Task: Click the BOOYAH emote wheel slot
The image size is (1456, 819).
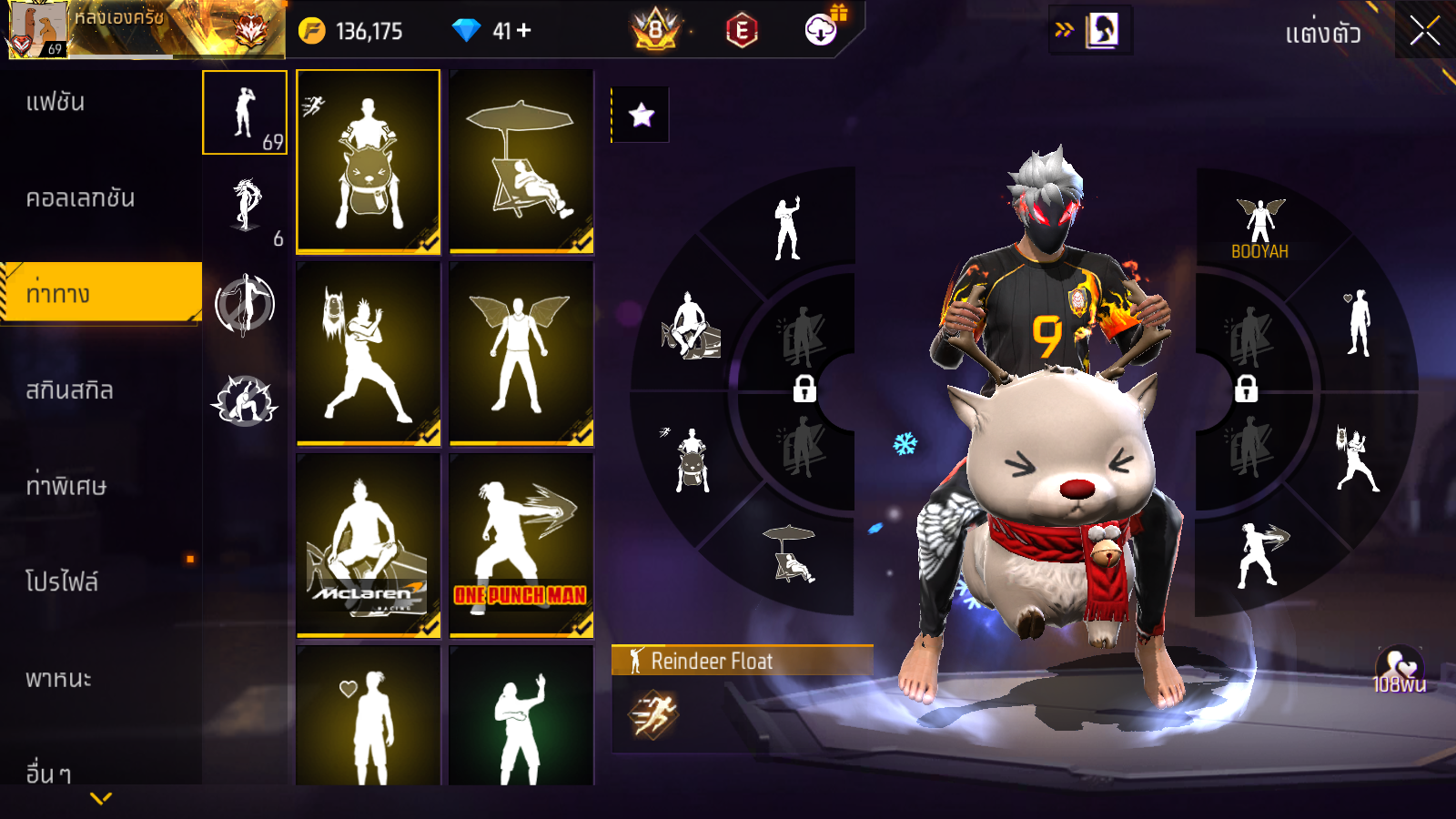Action: click(x=1260, y=228)
